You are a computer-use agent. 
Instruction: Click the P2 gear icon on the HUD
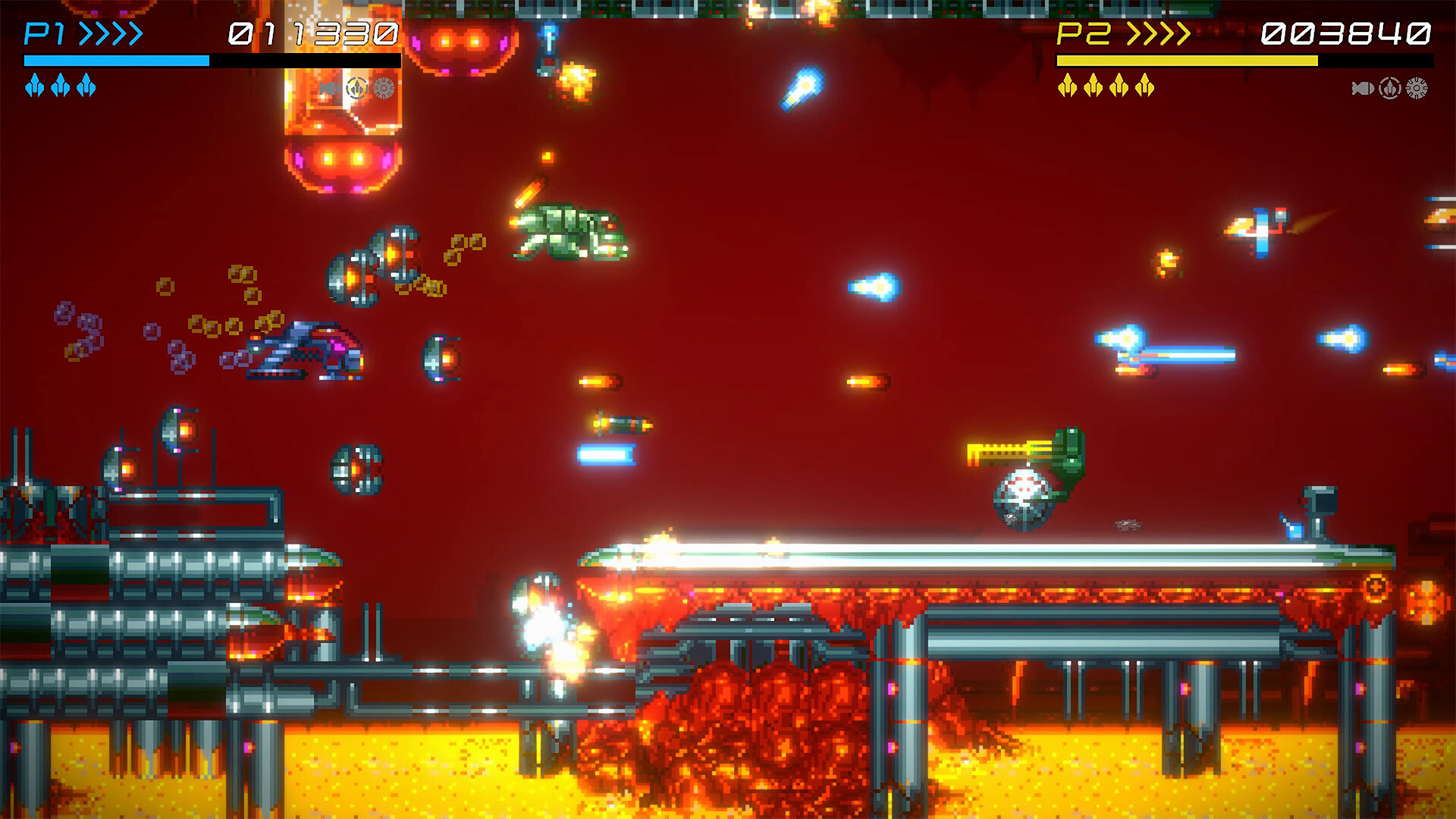[x=1417, y=87]
